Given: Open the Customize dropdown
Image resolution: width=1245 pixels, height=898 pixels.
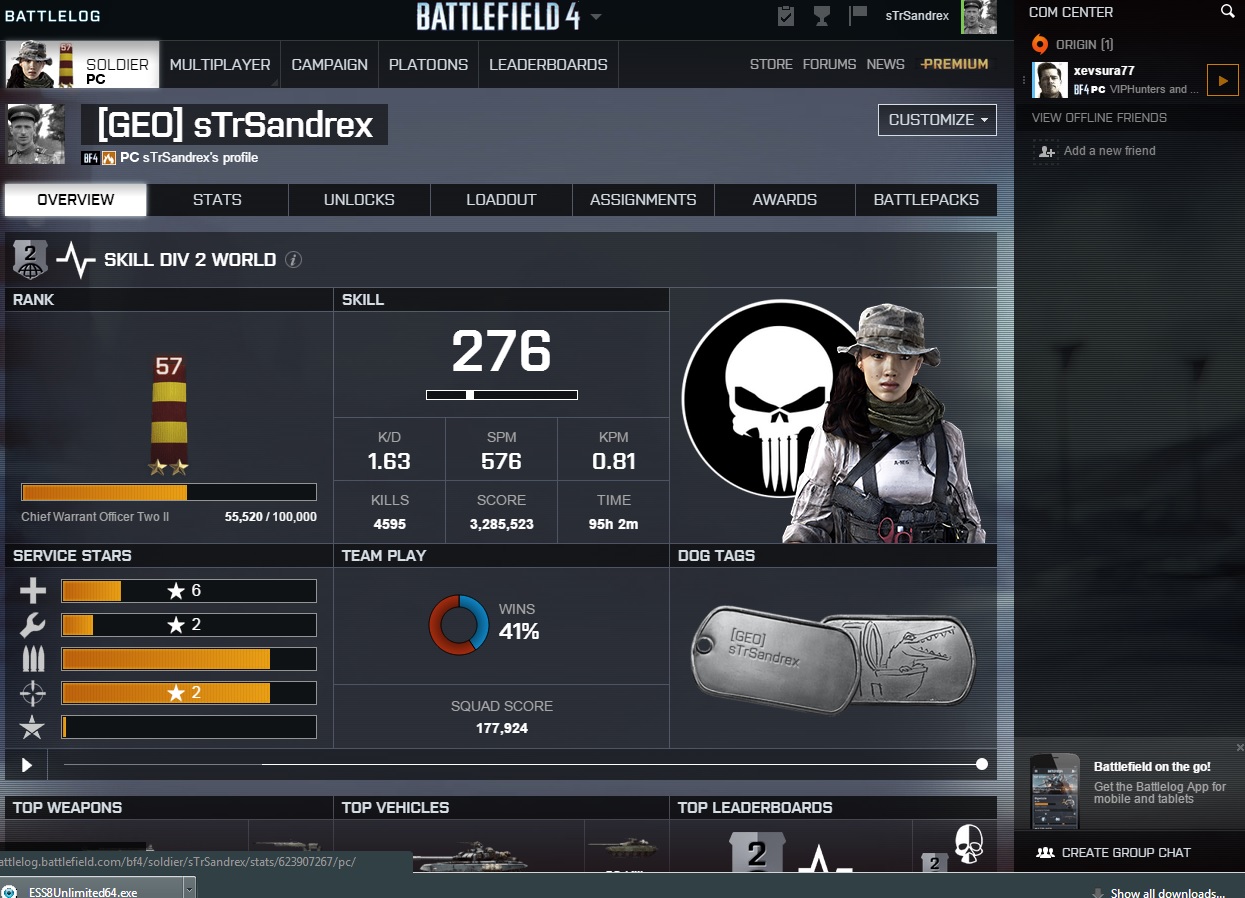Looking at the screenshot, I should point(937,120).
